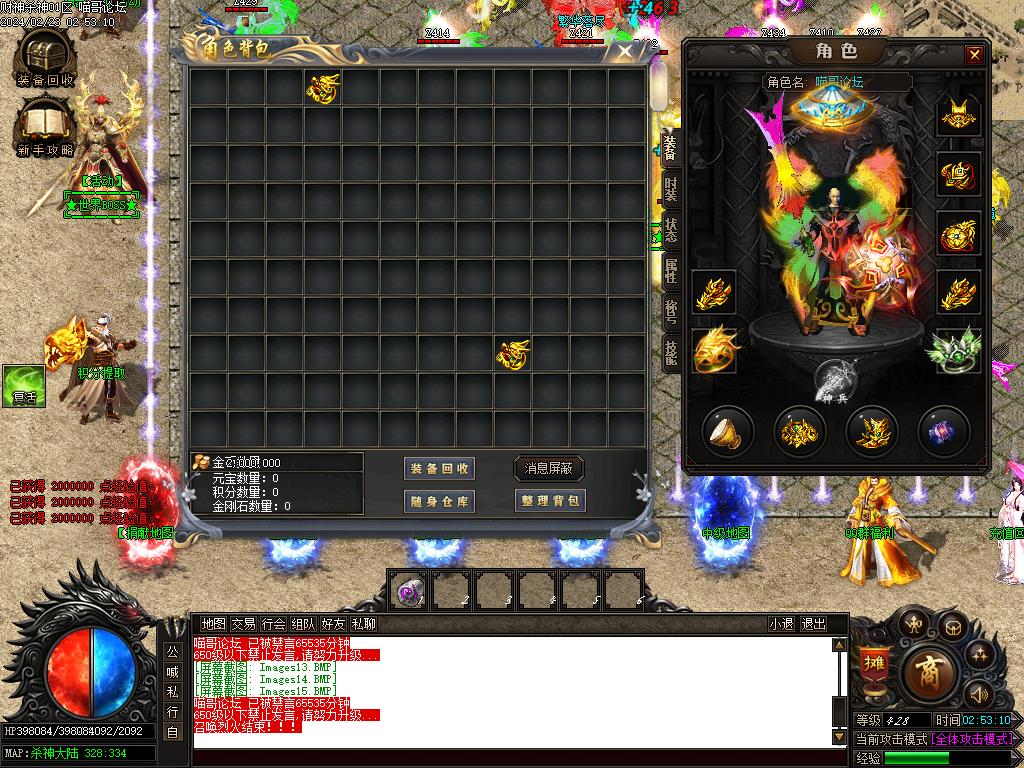Sort the bag with 整理背包
The image size is (1024, 768).
coord(549,501)
